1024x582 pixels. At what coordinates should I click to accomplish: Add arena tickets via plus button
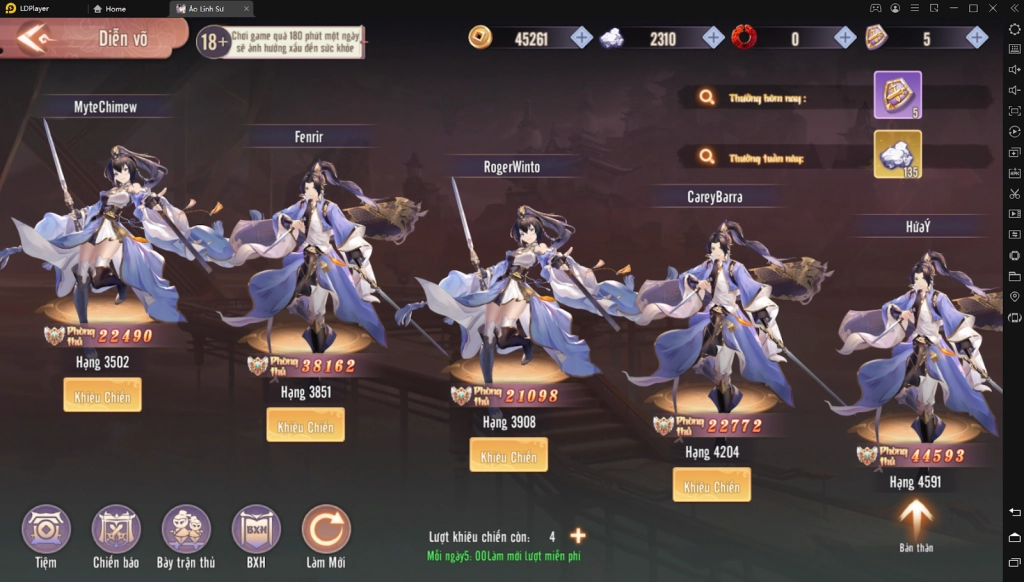[977, 38]
